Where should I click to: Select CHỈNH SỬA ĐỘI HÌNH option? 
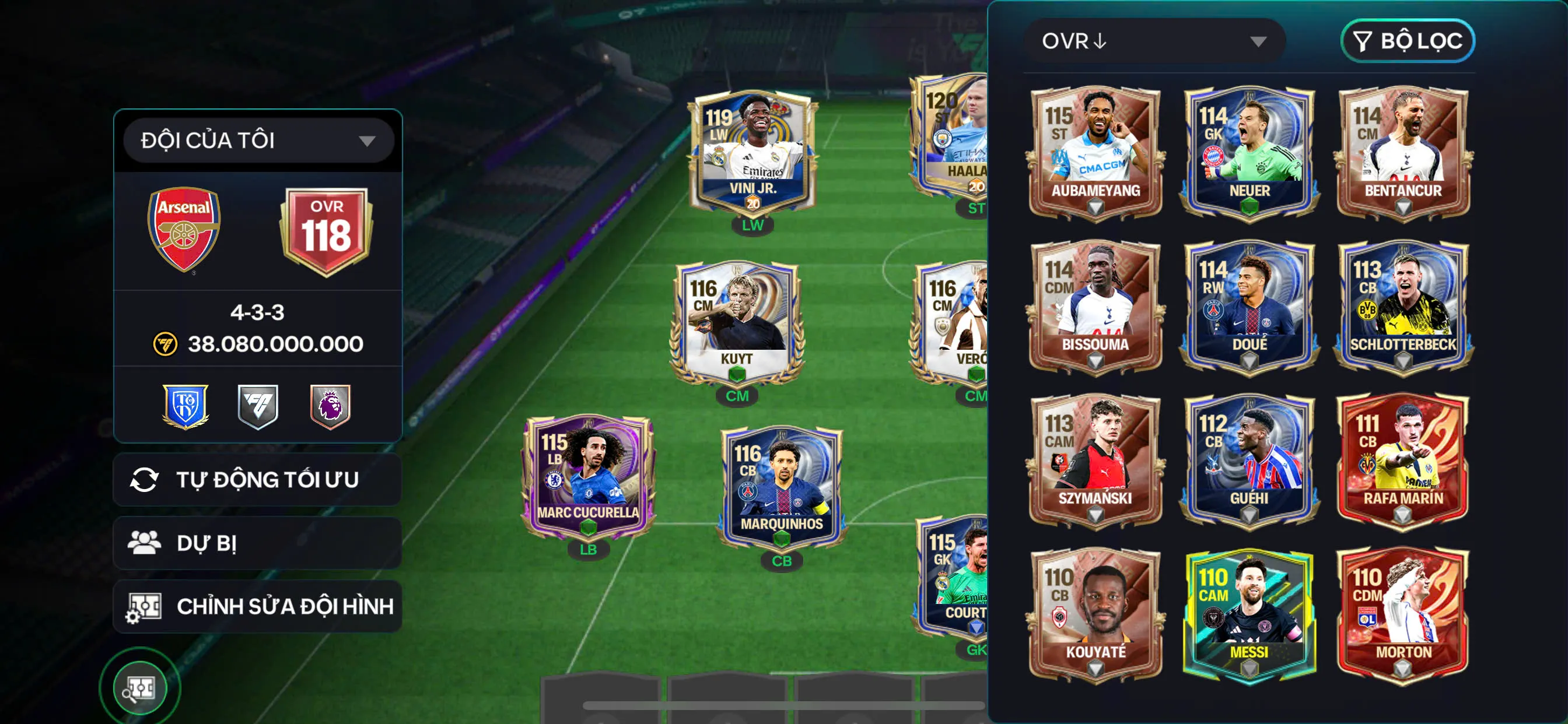(257, 606)
